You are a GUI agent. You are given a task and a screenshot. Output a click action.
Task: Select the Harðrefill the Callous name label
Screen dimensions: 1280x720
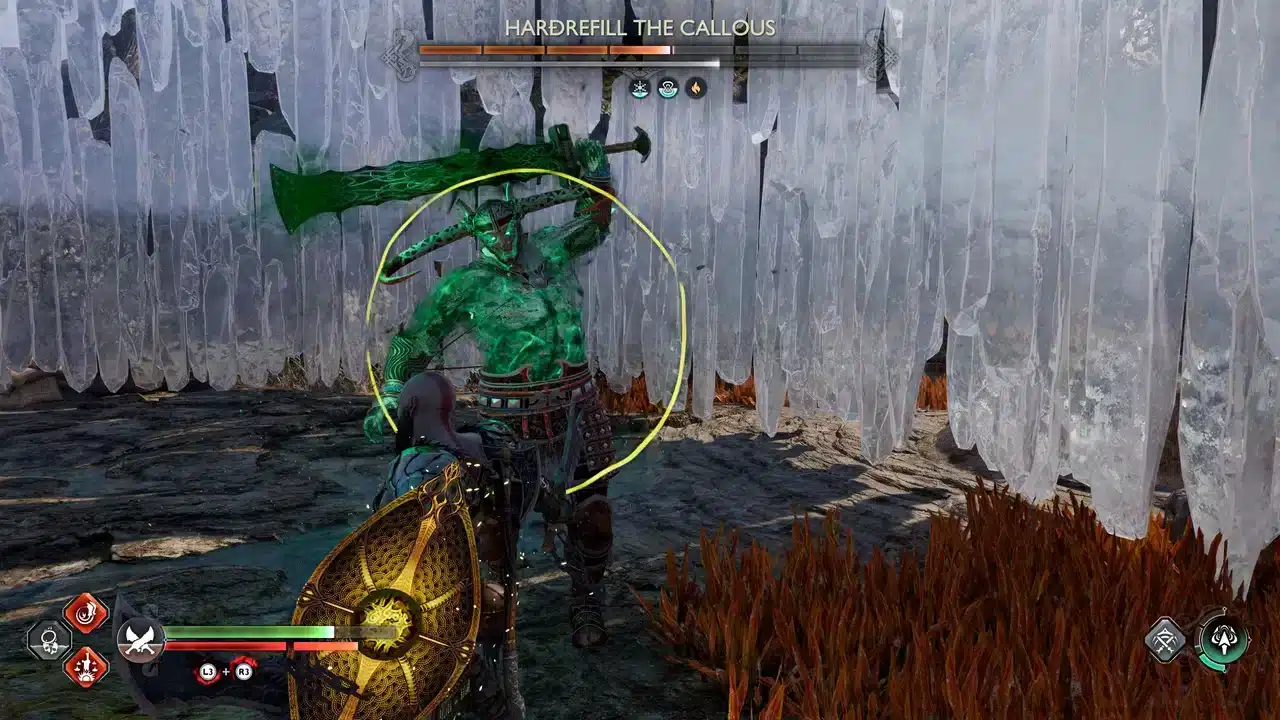640,27
